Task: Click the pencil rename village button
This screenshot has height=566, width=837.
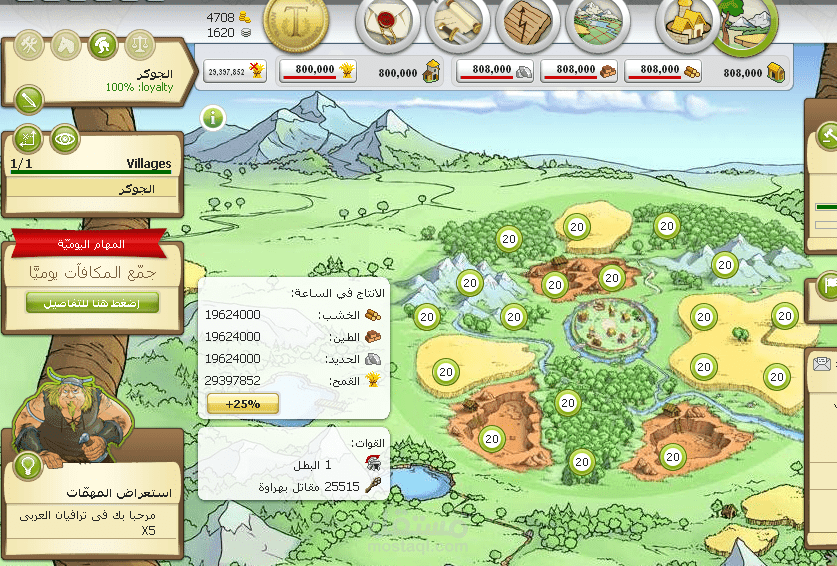Action: pos(29,99)
